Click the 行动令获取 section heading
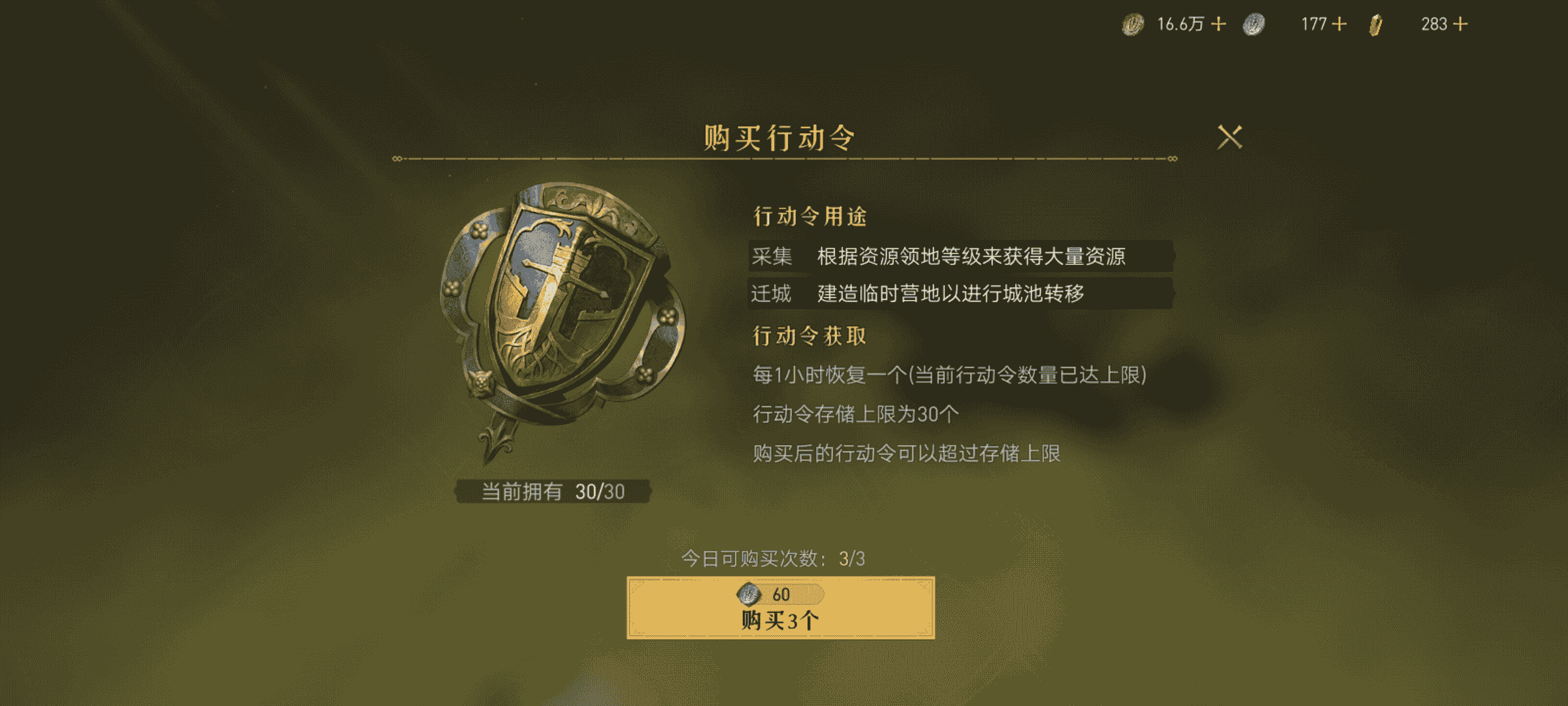This screenshot has width=1568, height=706. (808, 337)
